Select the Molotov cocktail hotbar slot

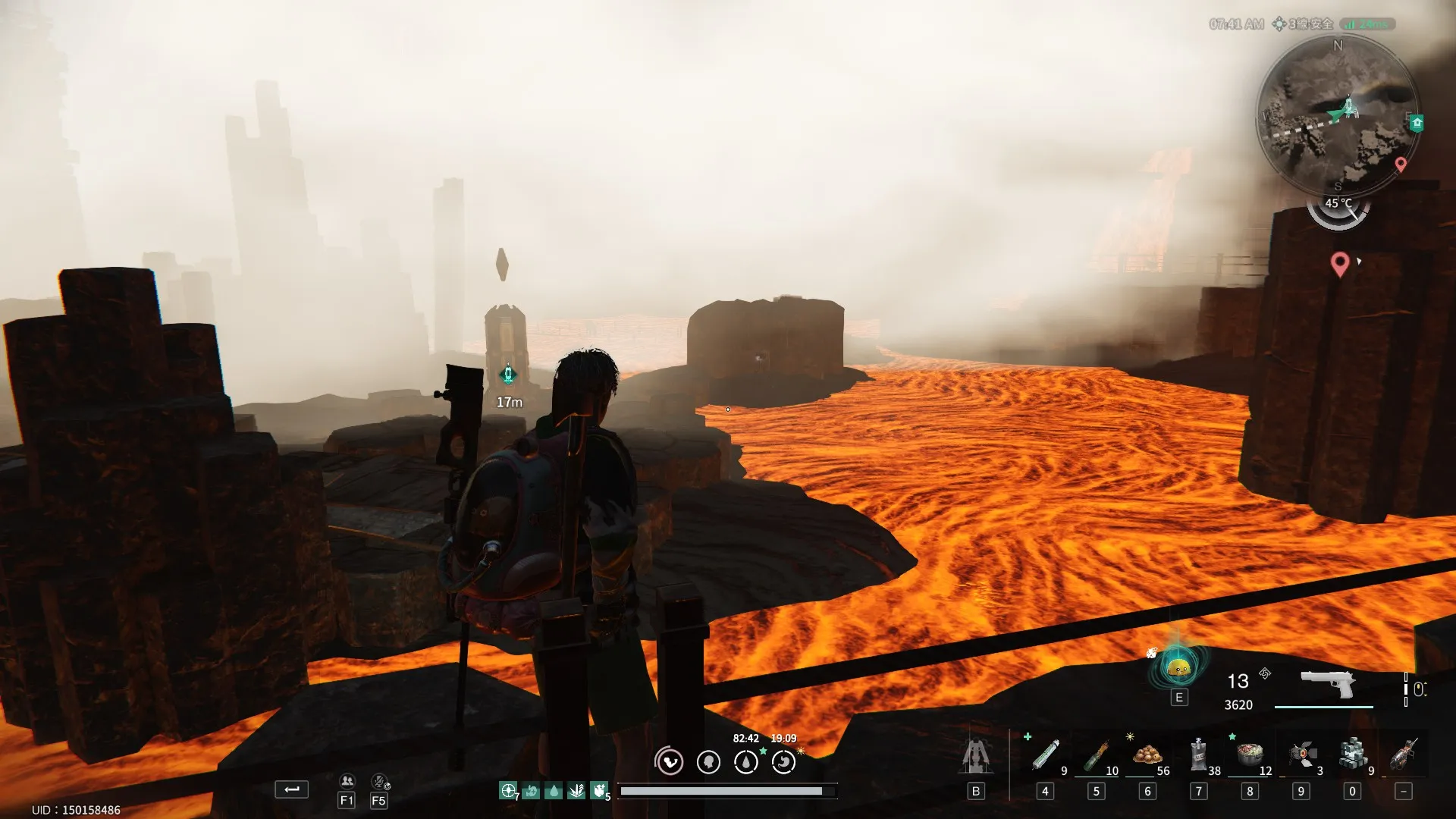click(x=1097, y=755)
